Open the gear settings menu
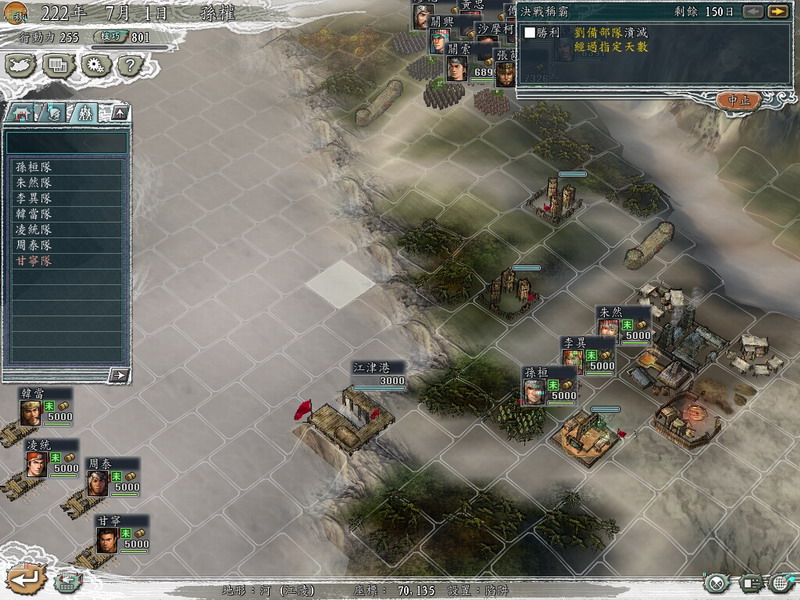This screenshot has width=800, height=600. tap(94, 66)
